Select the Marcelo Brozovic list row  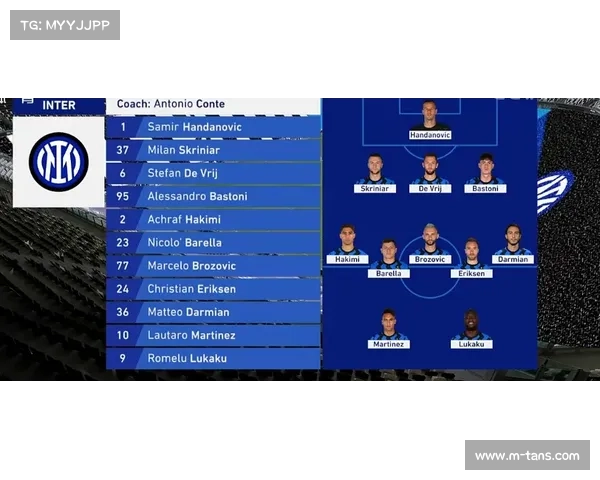[x=213, y=265]
